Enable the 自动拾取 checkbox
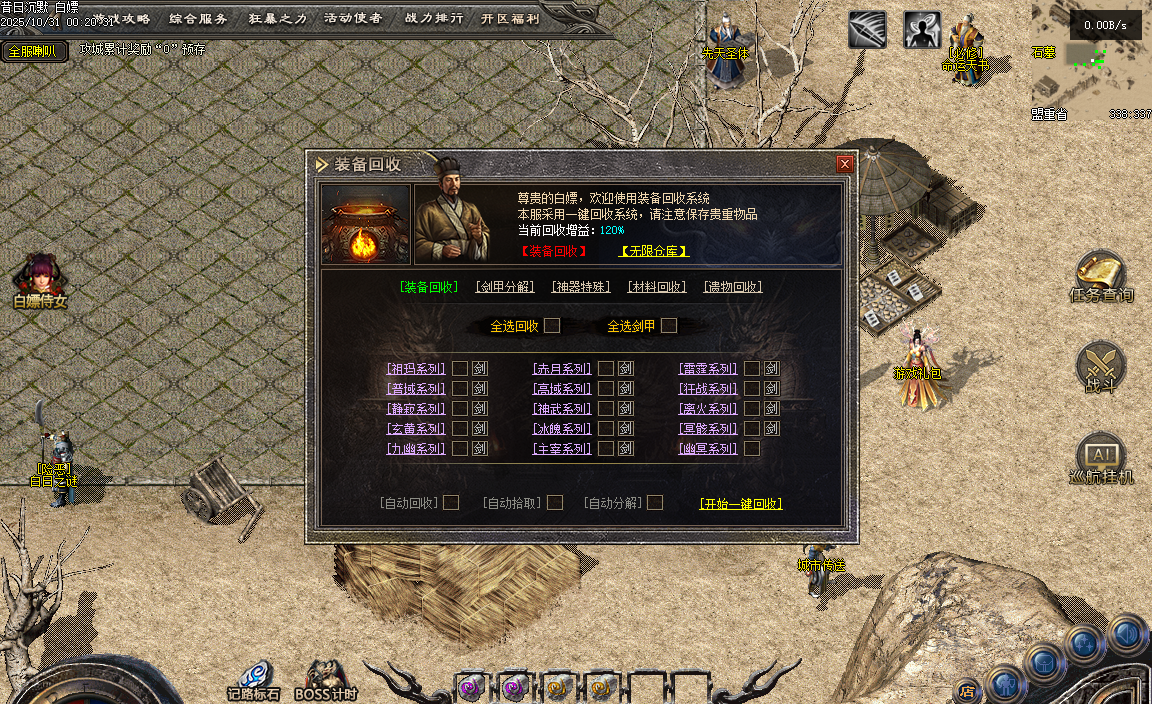This screenshot has height=704, width=1152. [555, 503]
